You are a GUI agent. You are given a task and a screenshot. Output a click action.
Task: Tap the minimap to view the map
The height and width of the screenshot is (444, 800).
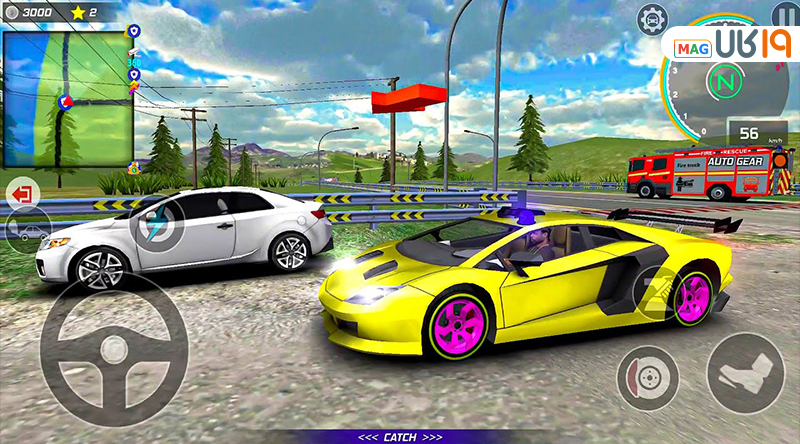(x=68, y=99)
